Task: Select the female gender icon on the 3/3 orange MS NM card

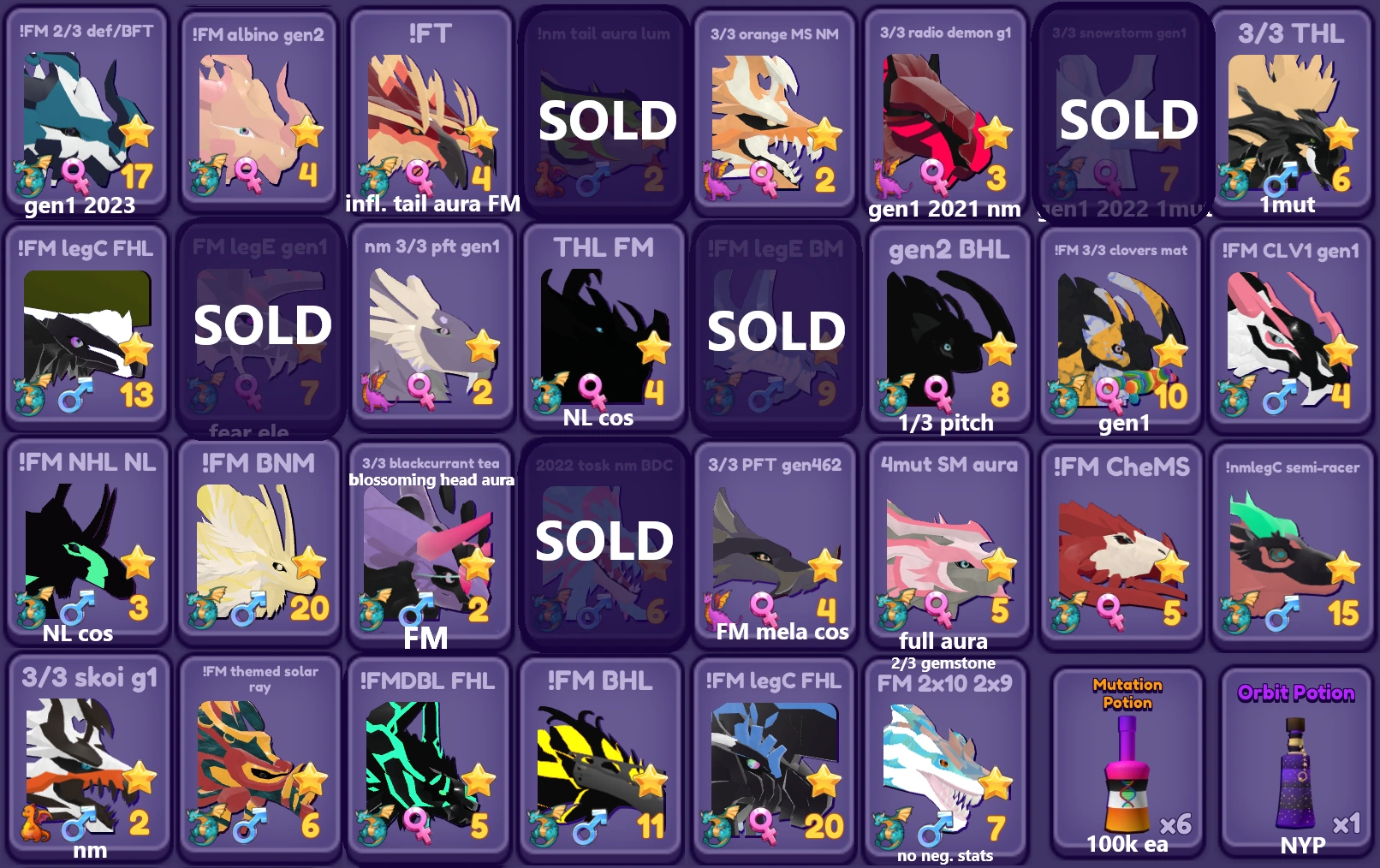Action: 764,175
